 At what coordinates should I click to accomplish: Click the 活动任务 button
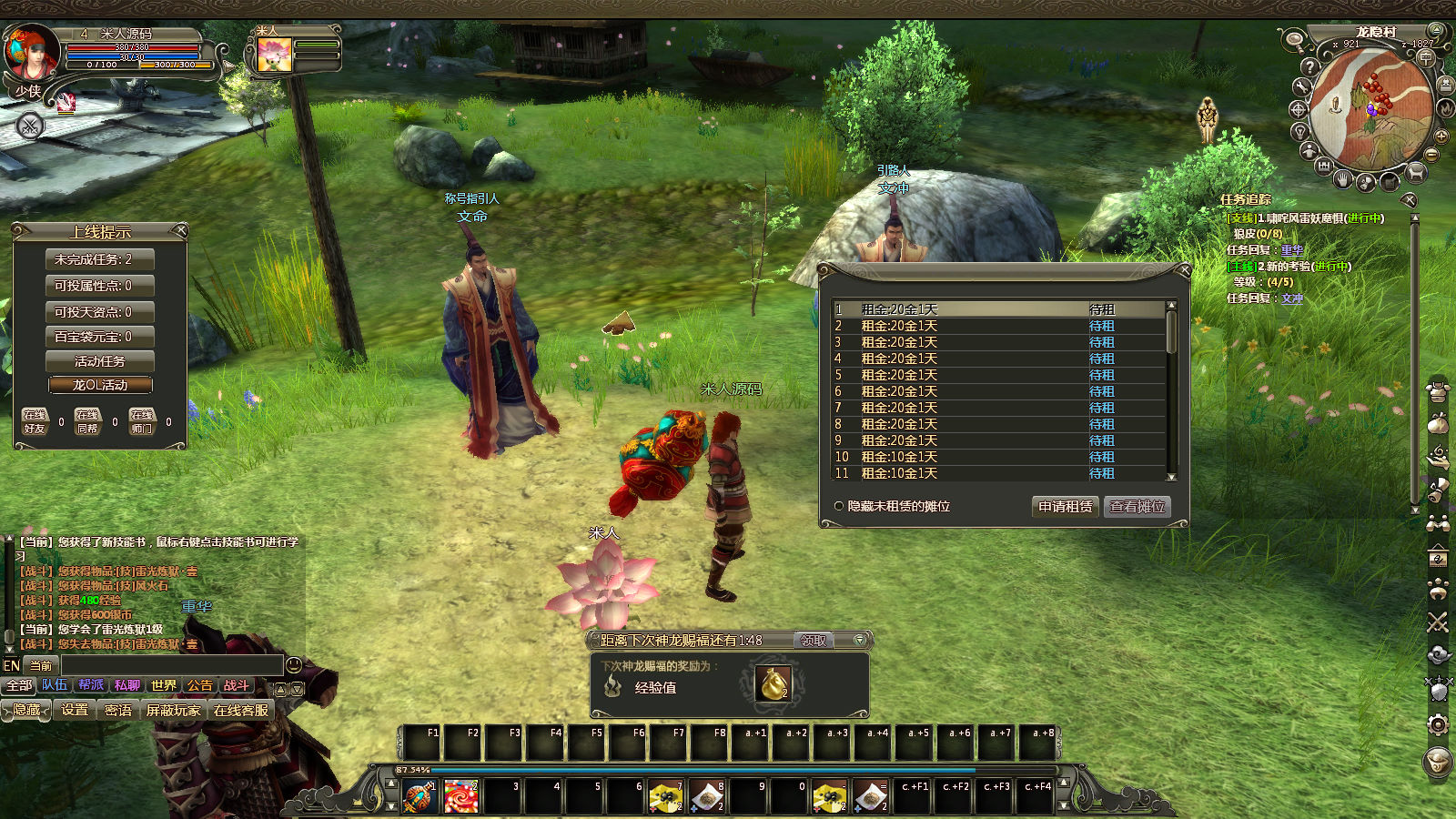click(x=99, y=361)
